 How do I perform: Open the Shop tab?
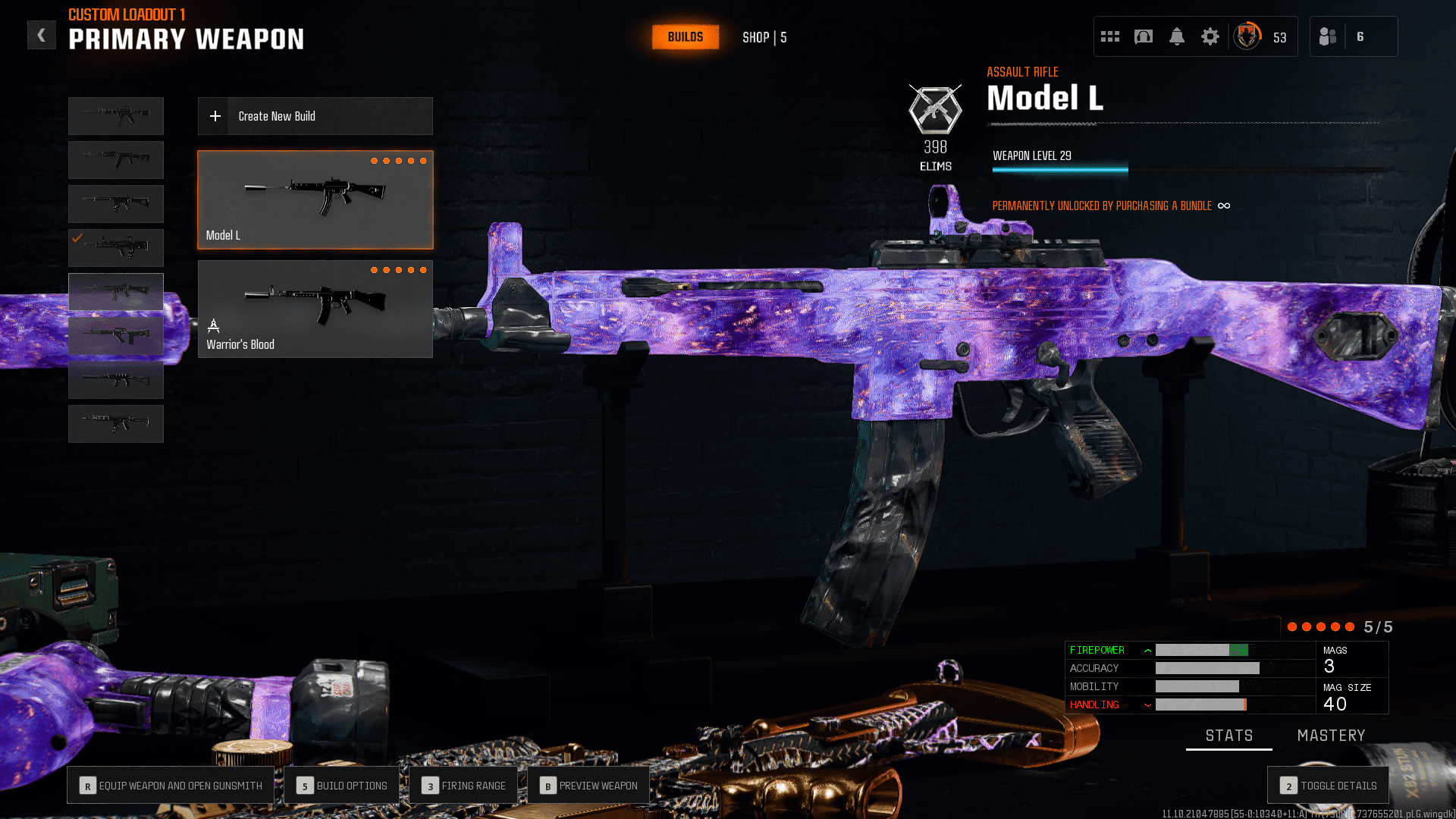(x=764, y=37)
